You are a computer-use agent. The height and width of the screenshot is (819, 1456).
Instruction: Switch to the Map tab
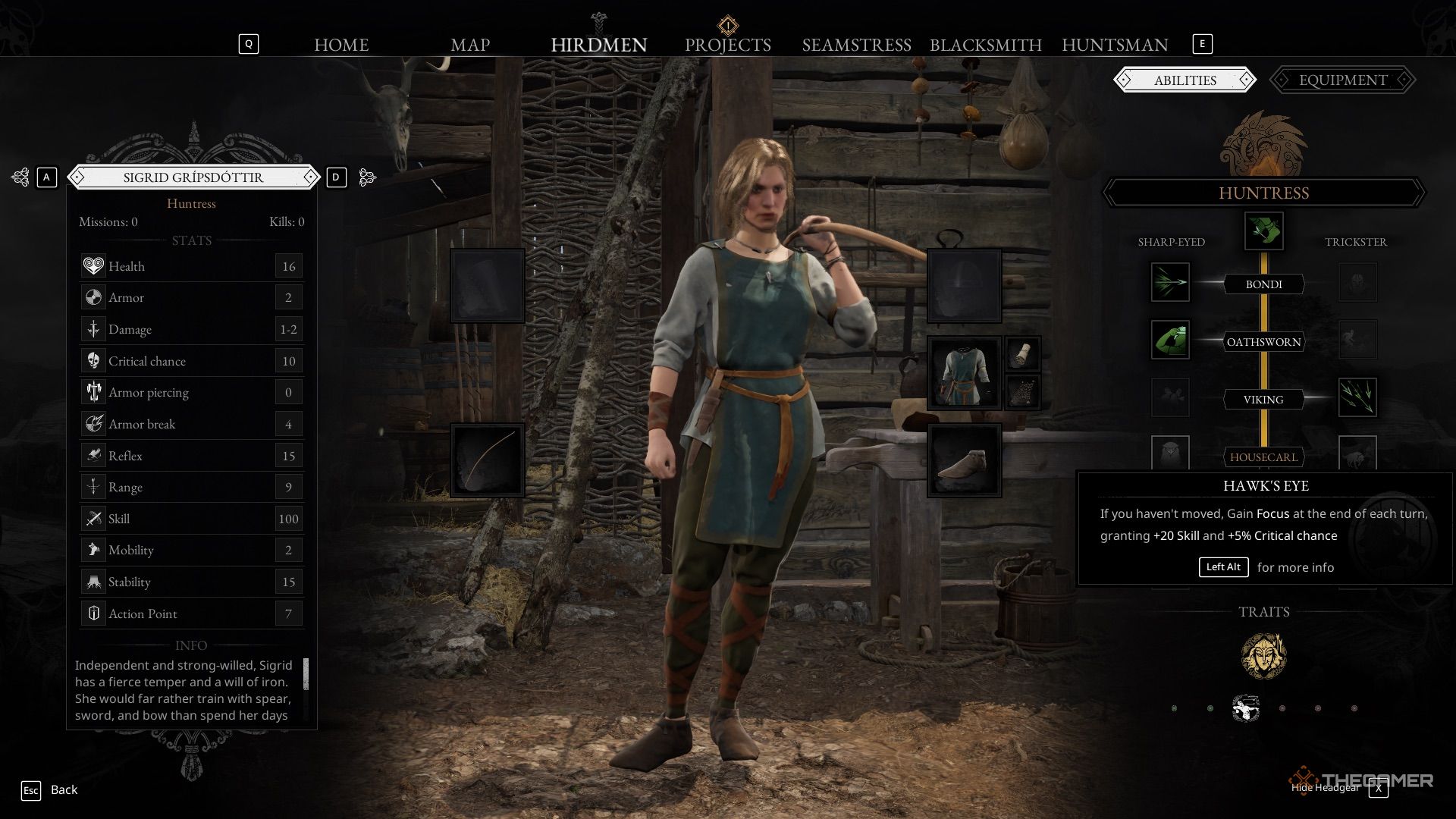tap(470, 45)
